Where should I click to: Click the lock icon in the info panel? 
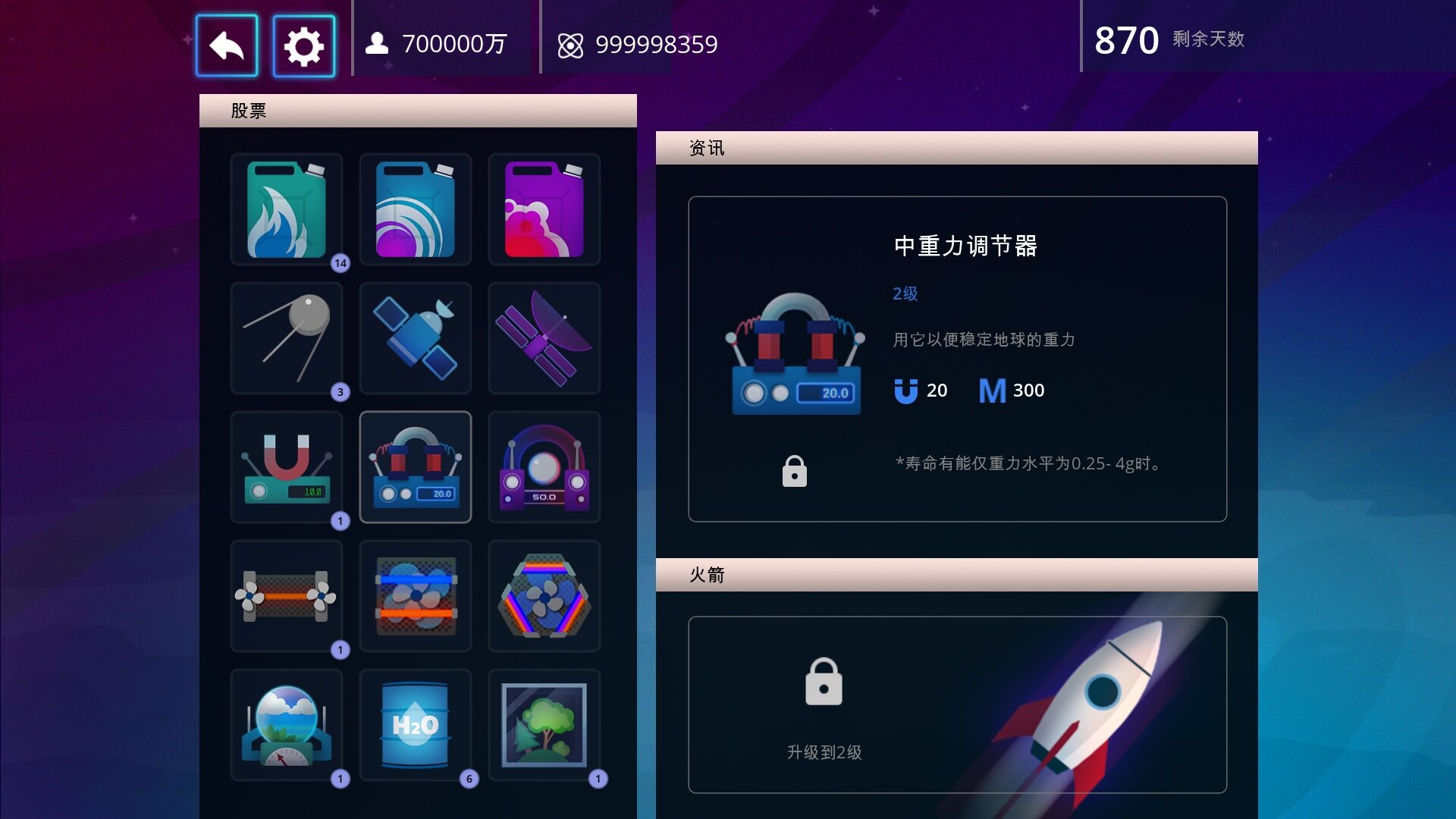tap(793, 471)
